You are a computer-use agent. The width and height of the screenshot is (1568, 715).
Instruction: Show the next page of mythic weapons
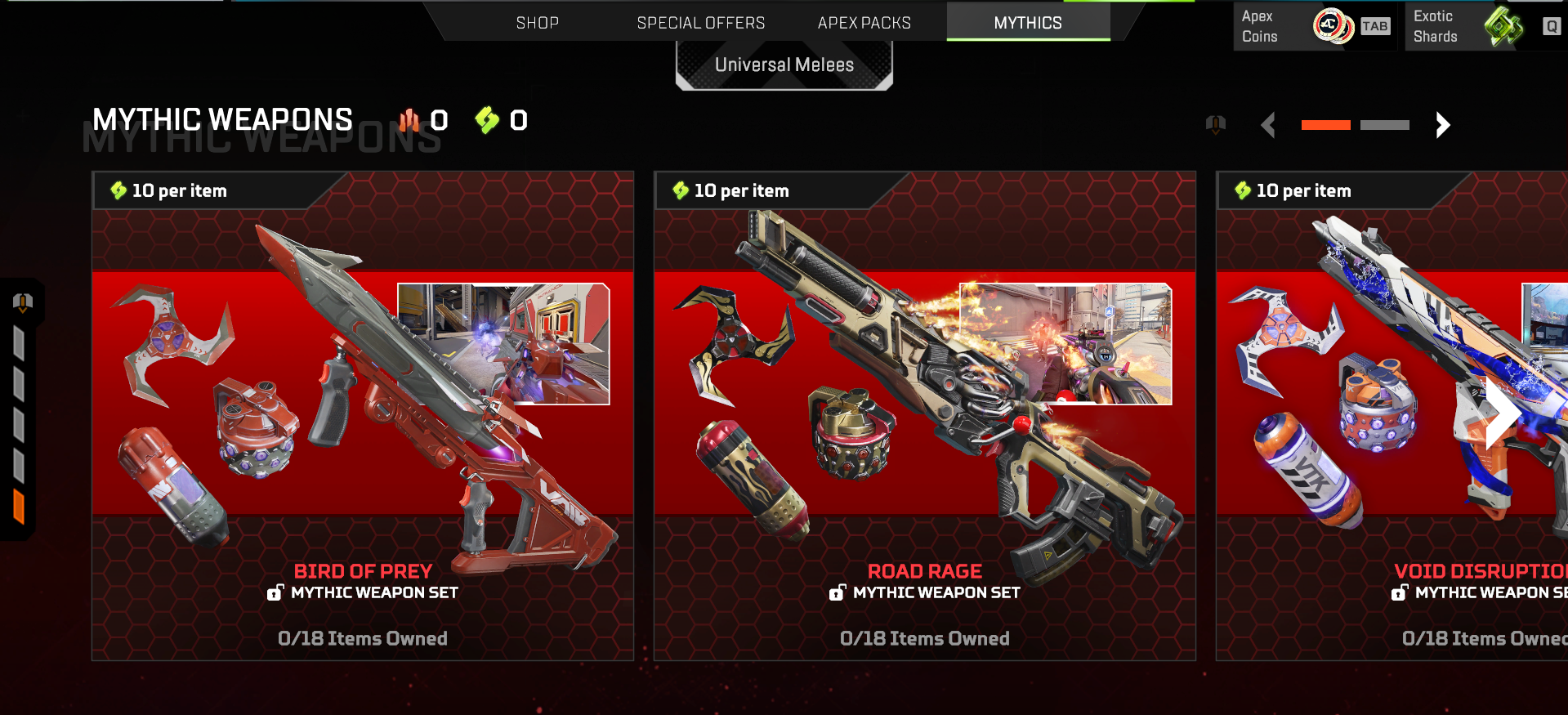pos(1442,125)
